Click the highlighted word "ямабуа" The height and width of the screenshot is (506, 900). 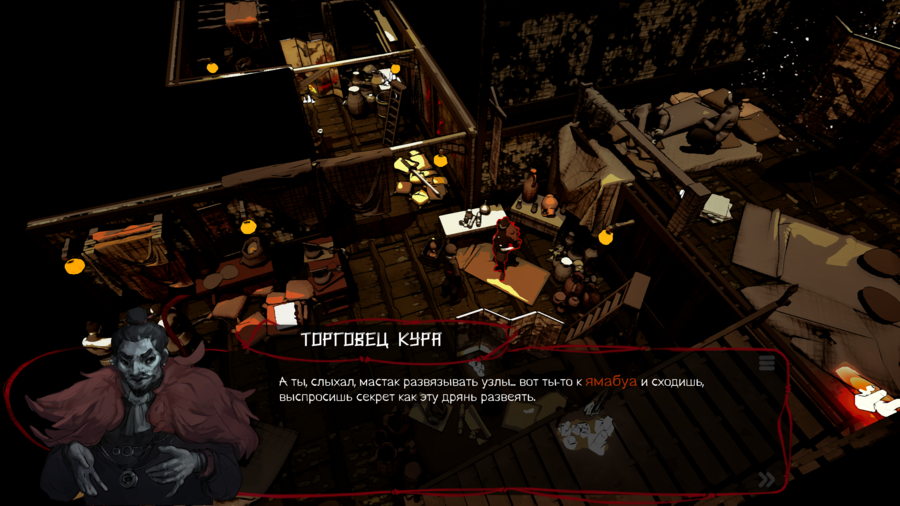pos(611,382)
